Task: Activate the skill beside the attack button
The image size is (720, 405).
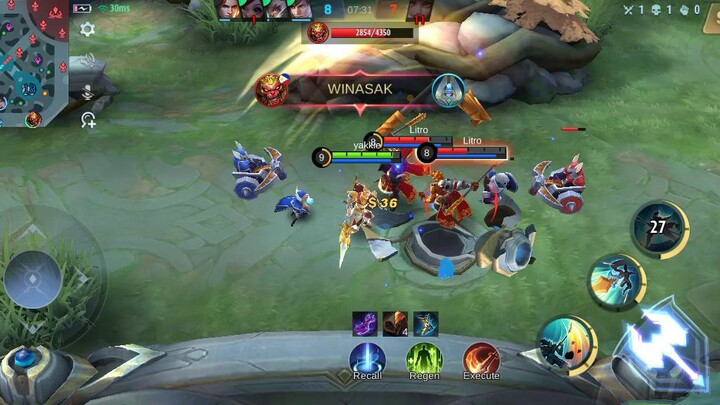Action: tap(565, 345)
